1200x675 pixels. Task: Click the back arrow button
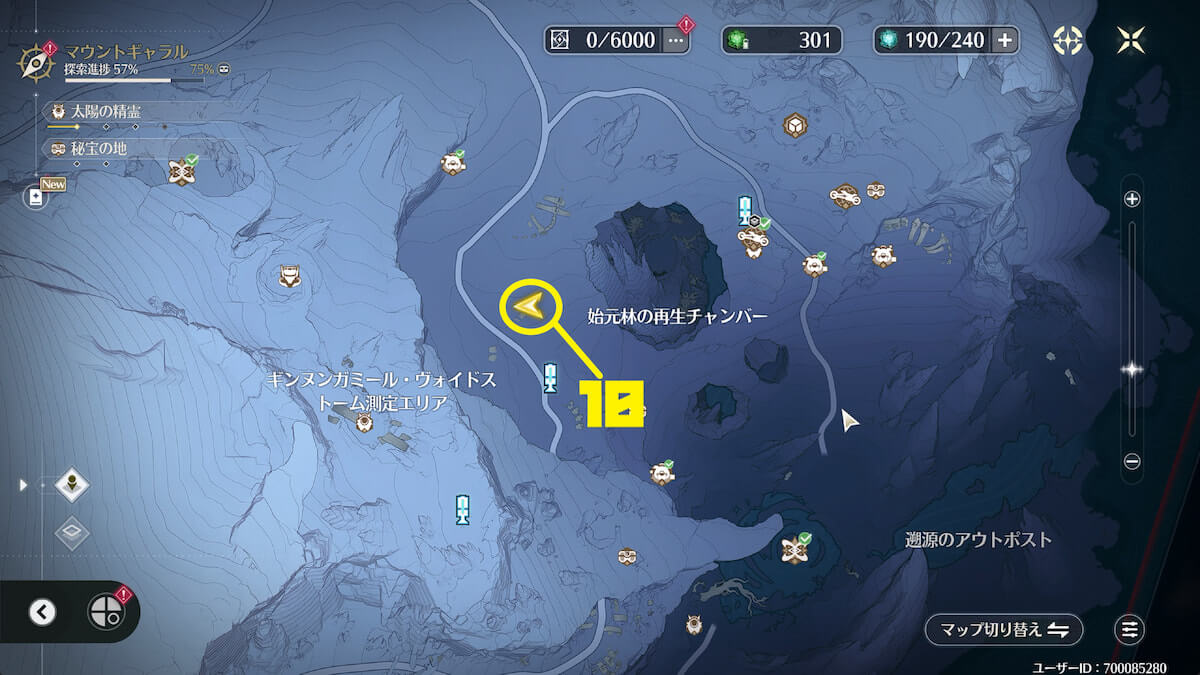click(x=42, y=612)
